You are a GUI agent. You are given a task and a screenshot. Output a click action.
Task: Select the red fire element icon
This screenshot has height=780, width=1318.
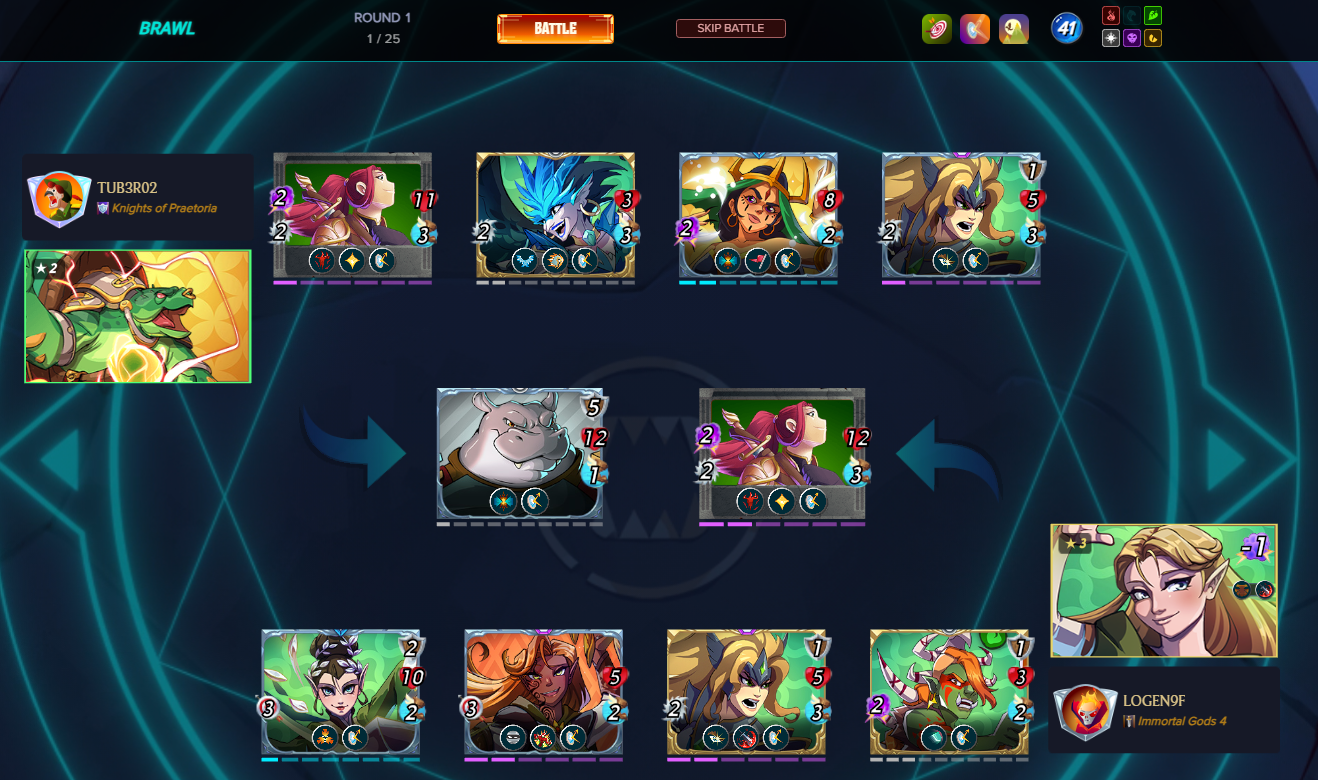pos(1110,16)
